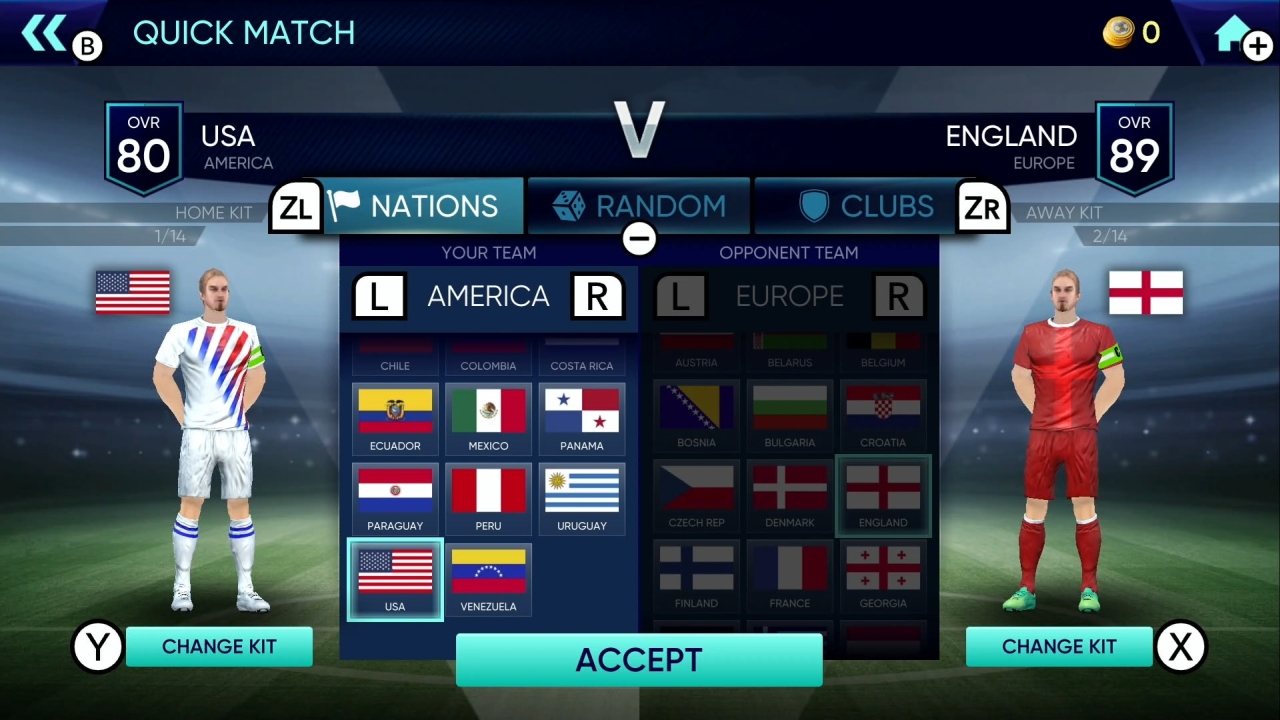The height and width of the screenshot is (720, 1280).
Task: Click the ACCEPT button
Action: (639, 659)
